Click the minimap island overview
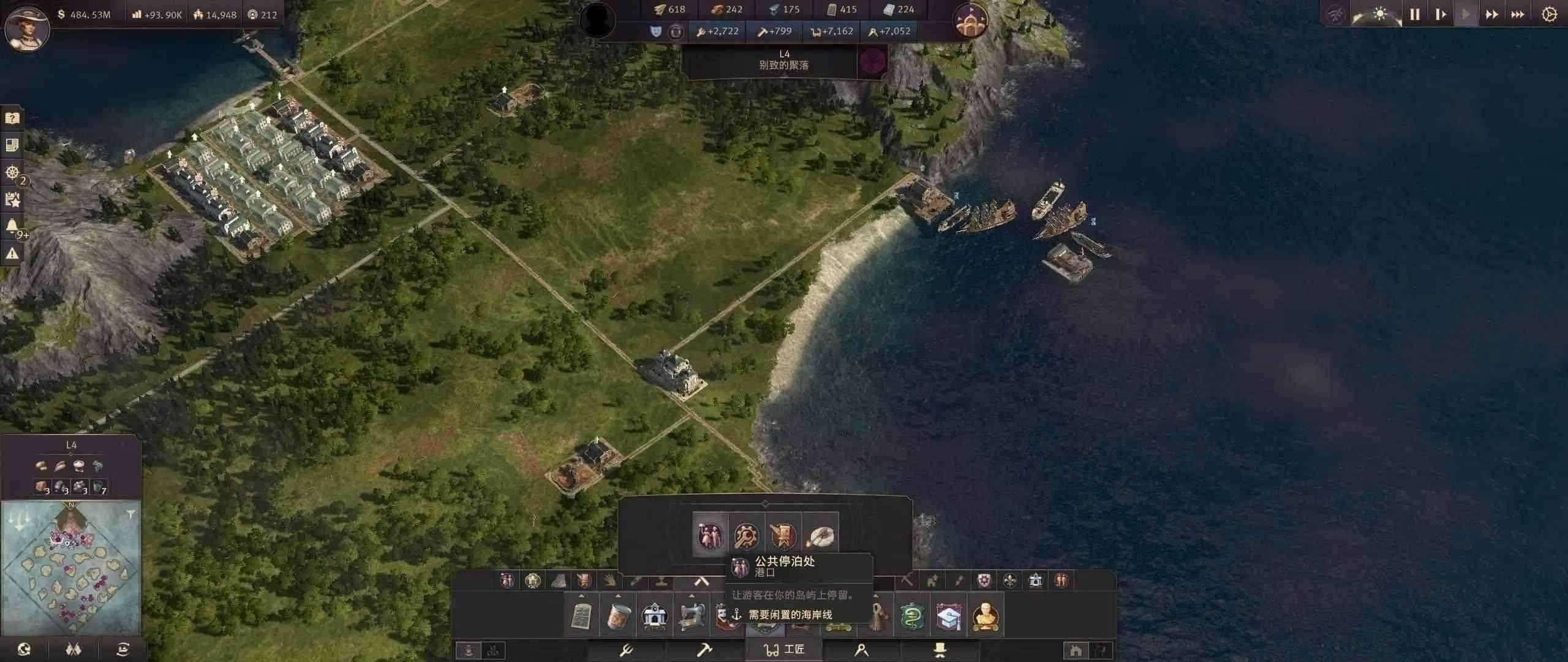 71,568
